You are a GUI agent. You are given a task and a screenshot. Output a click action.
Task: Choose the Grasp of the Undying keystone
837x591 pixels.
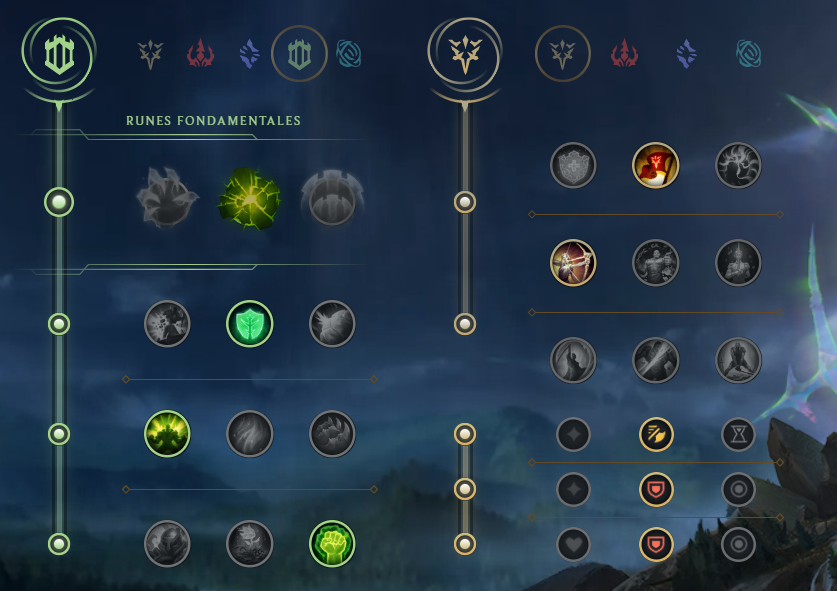tap(167, 200)
